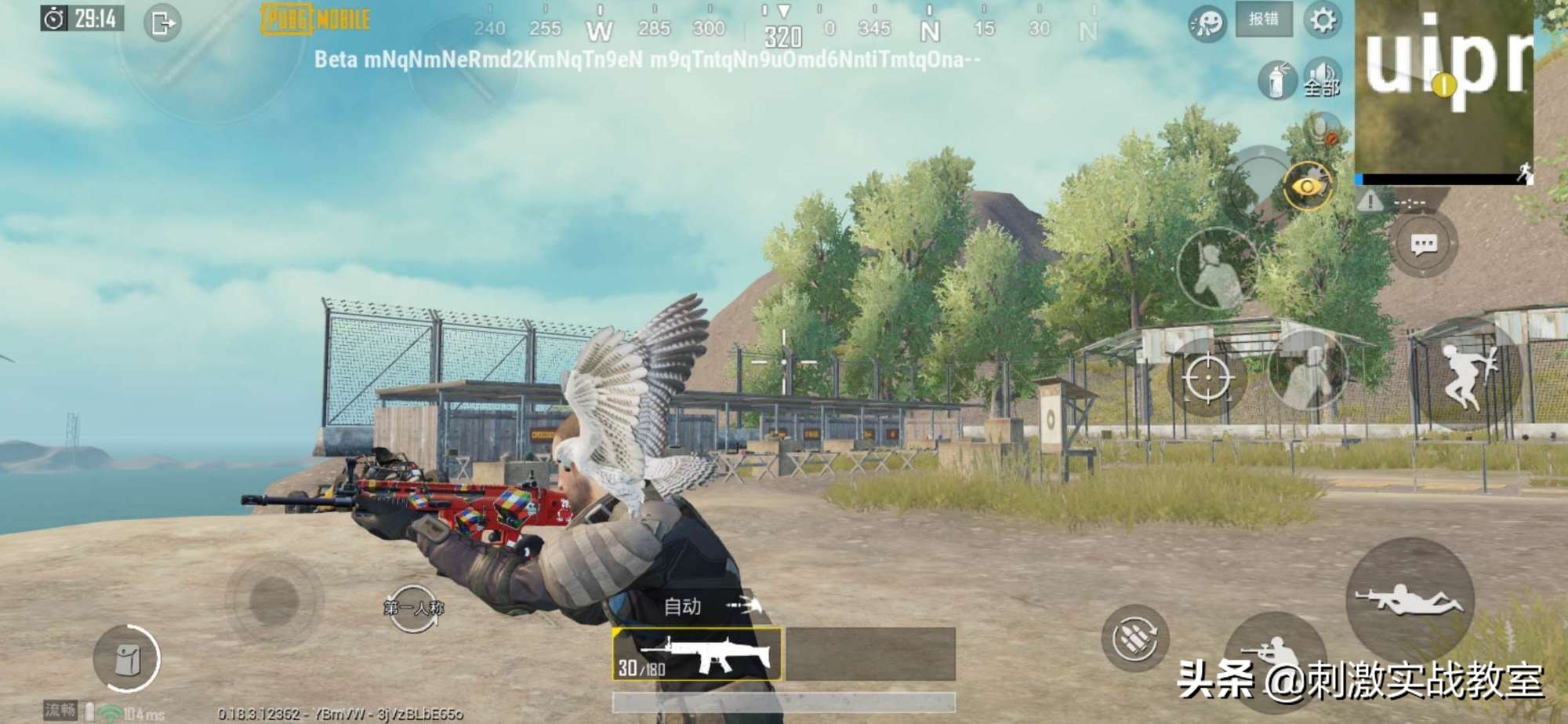Image resolution: width=1568 pixels, height=724 pixels.
Task: Open the quick chat message bubble
Action: tap(1424, 246)
